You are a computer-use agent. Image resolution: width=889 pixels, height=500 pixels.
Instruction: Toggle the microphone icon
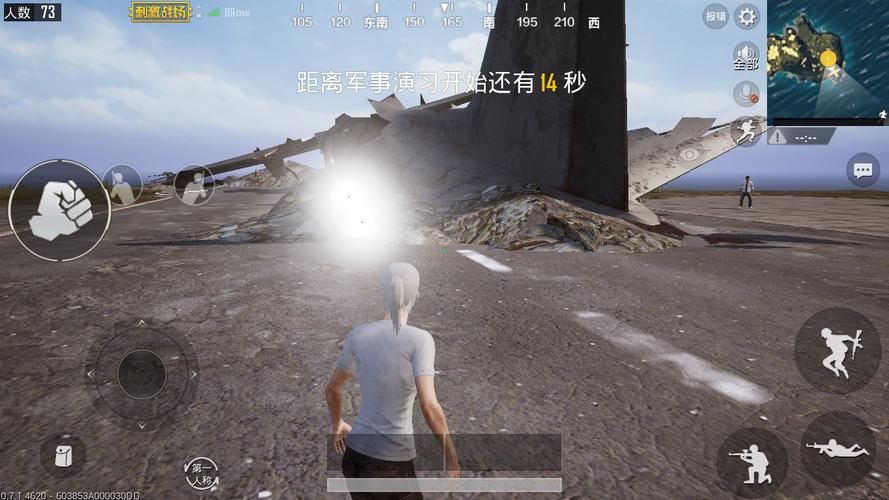coord(746,94)
